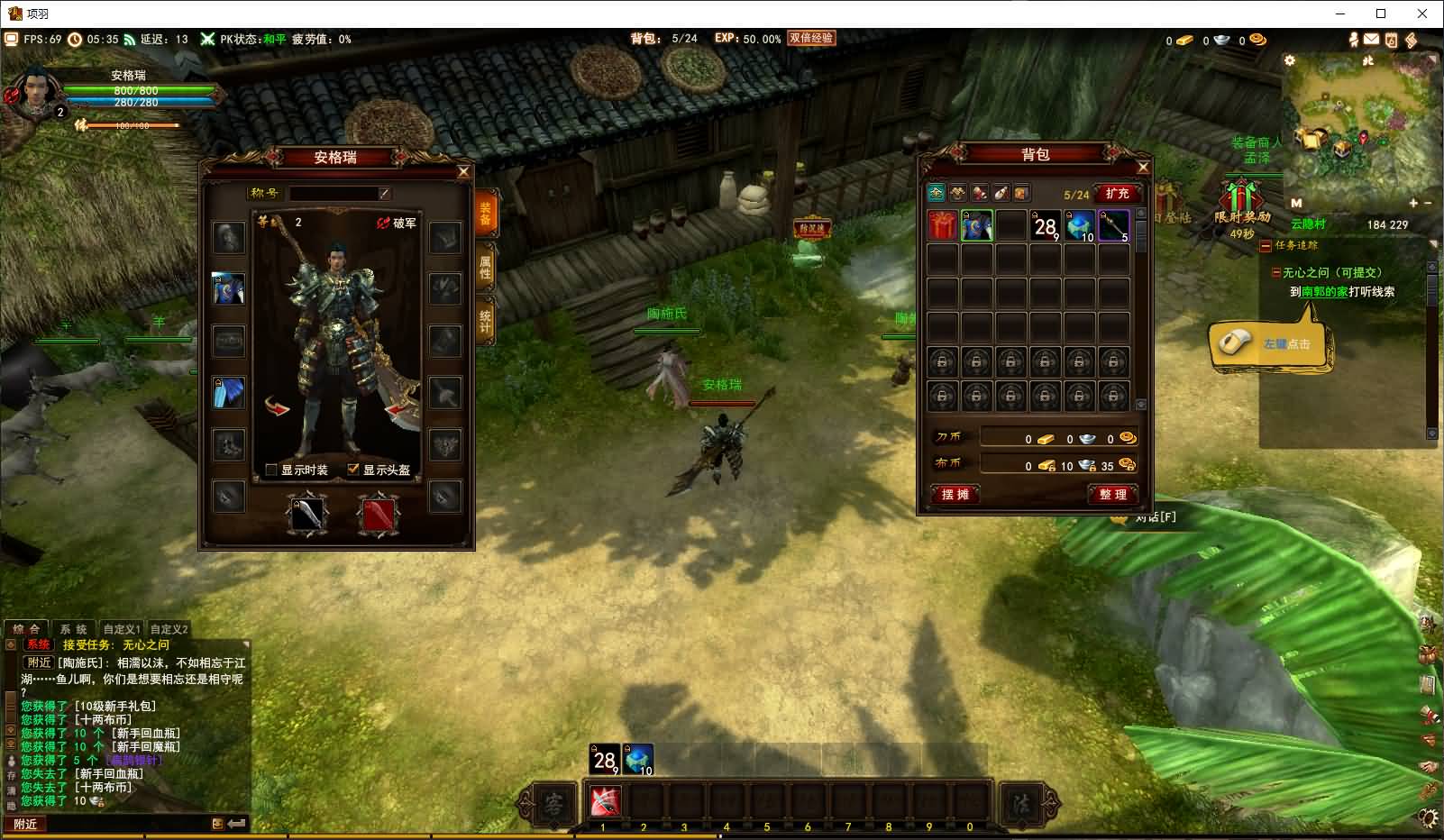Switch to the 系统 chat tab
Image resolution: width=1444 pixels, height=840 pixels.
73,629
